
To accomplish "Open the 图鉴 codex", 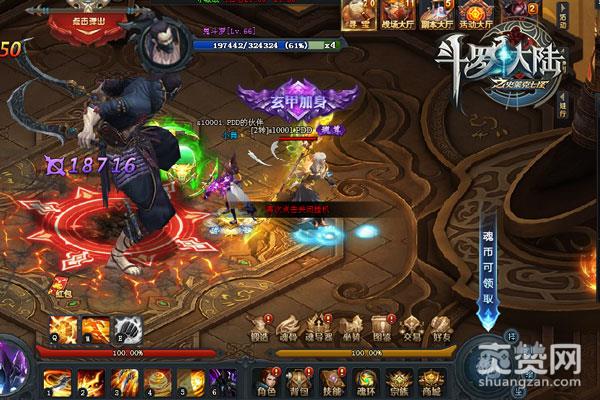I will 381,328.
